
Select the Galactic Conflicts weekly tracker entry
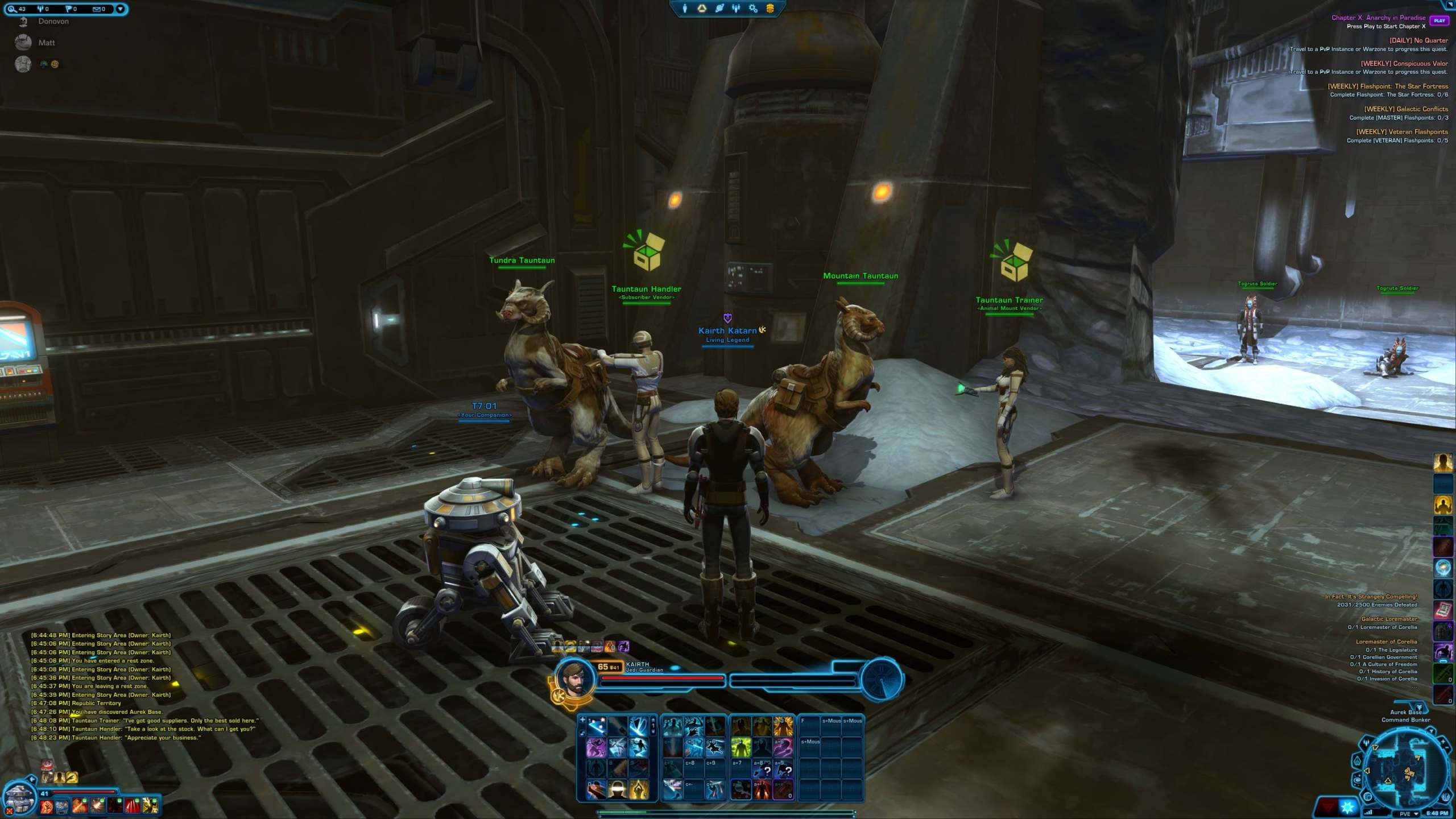pyautogui.click(x=1405, y=109)
